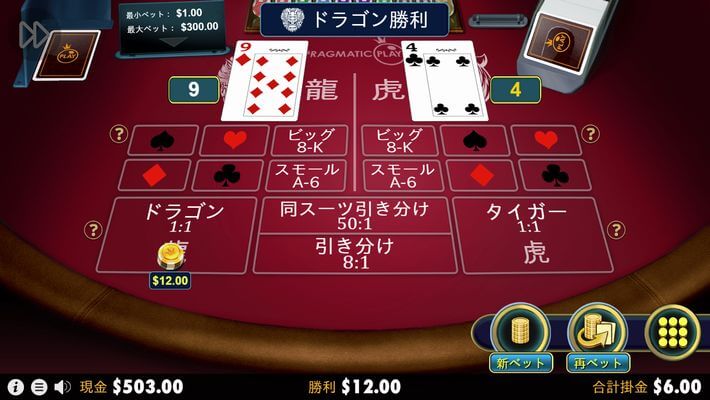Select the 同スーツ引き分け 50:1 bet

pyautogui.click(x=355, y=215)
